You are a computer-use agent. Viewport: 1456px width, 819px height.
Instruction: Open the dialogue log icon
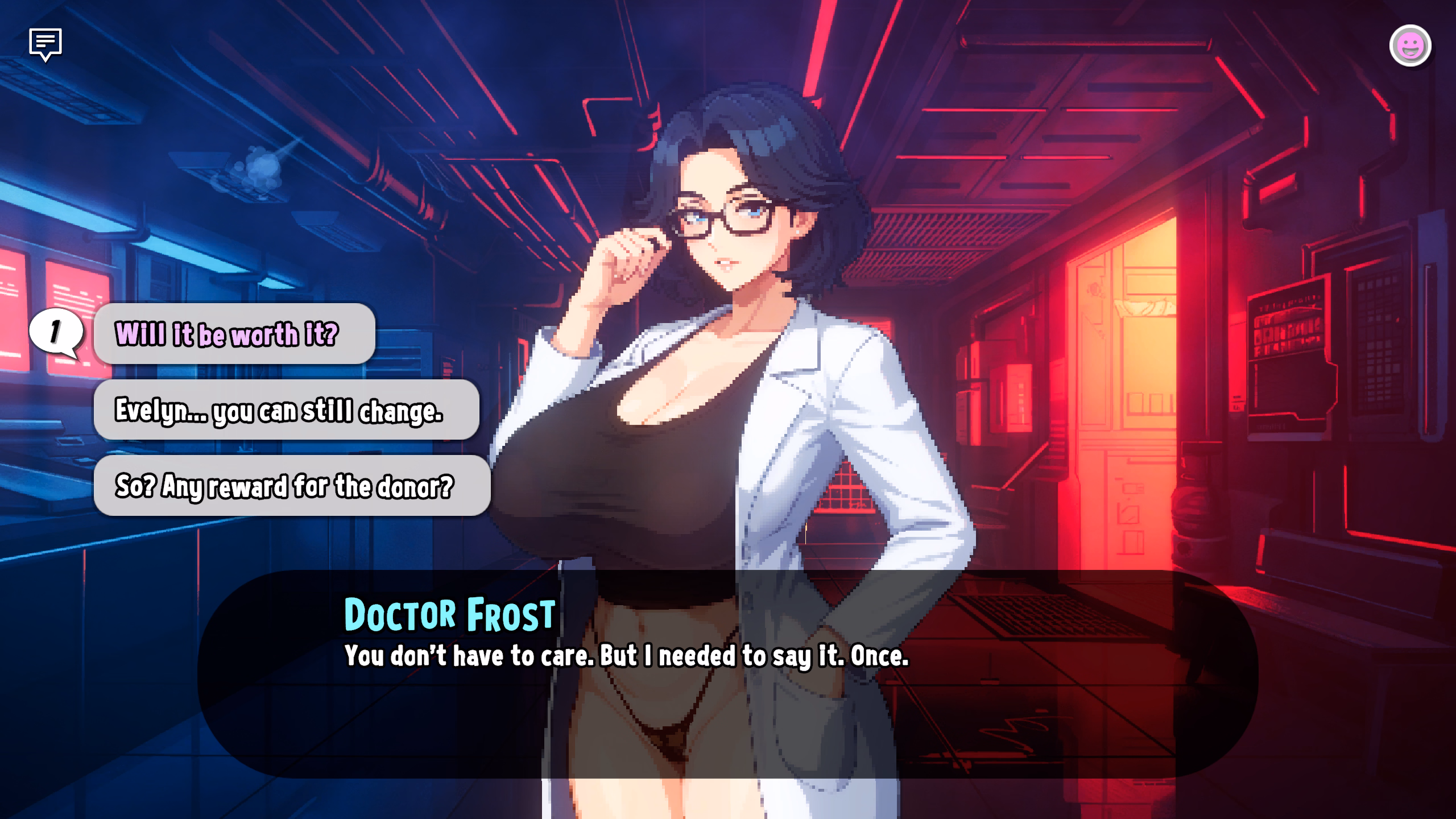point(45,44)
